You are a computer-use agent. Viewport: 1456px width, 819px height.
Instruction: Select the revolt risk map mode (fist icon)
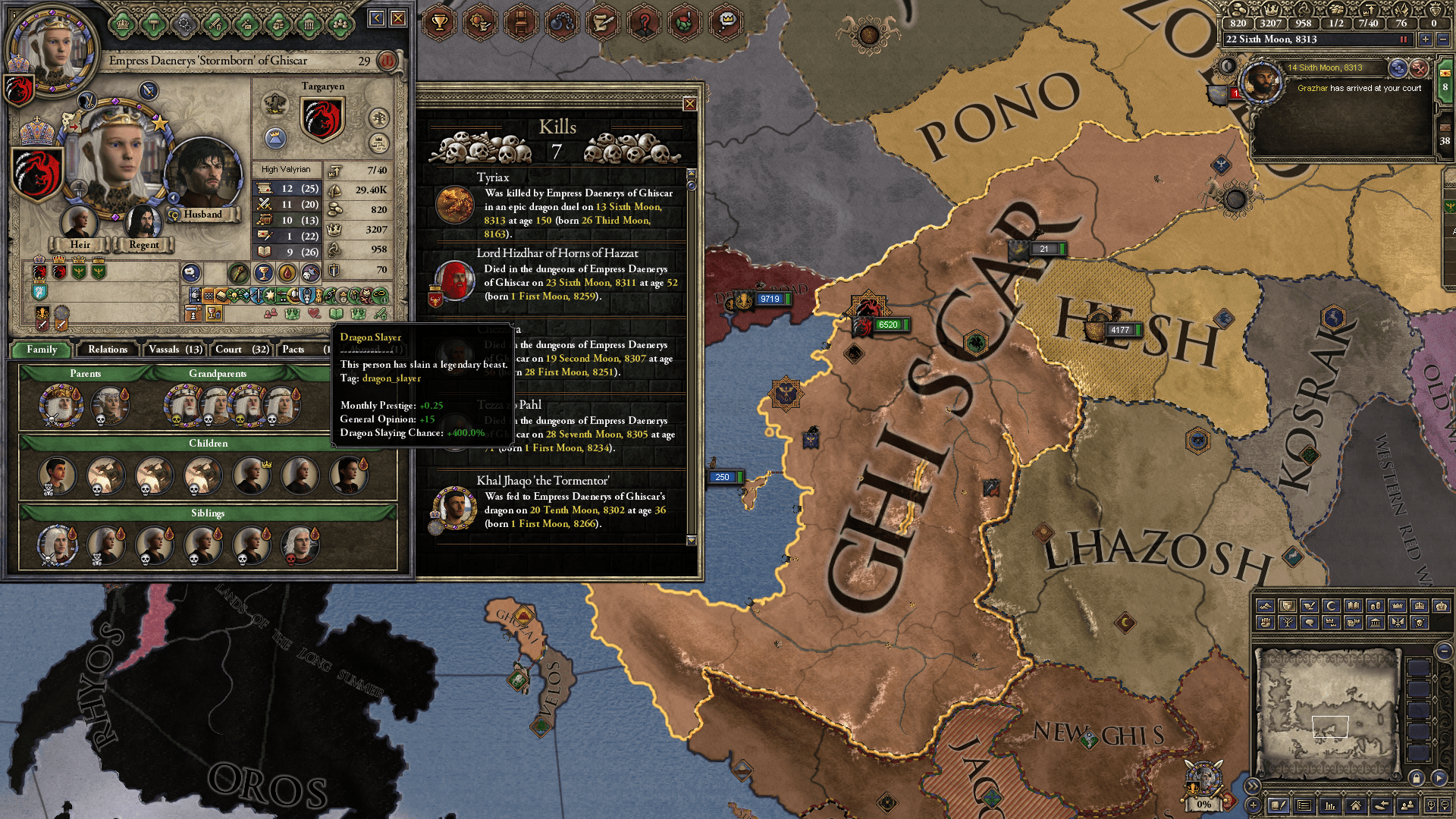coord(1265,623)
